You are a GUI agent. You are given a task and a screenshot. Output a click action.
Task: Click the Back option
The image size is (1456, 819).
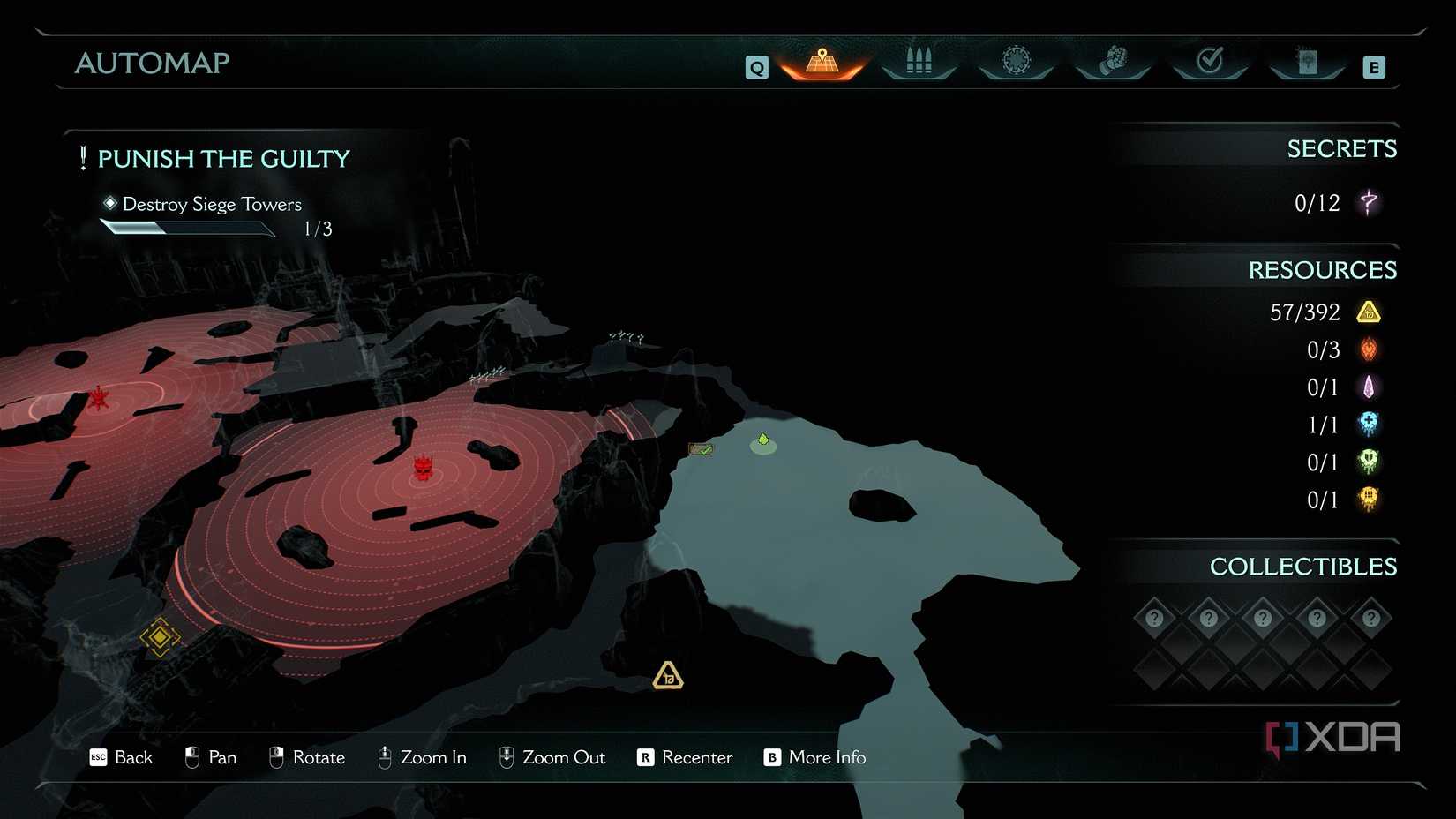pos(122,757)
